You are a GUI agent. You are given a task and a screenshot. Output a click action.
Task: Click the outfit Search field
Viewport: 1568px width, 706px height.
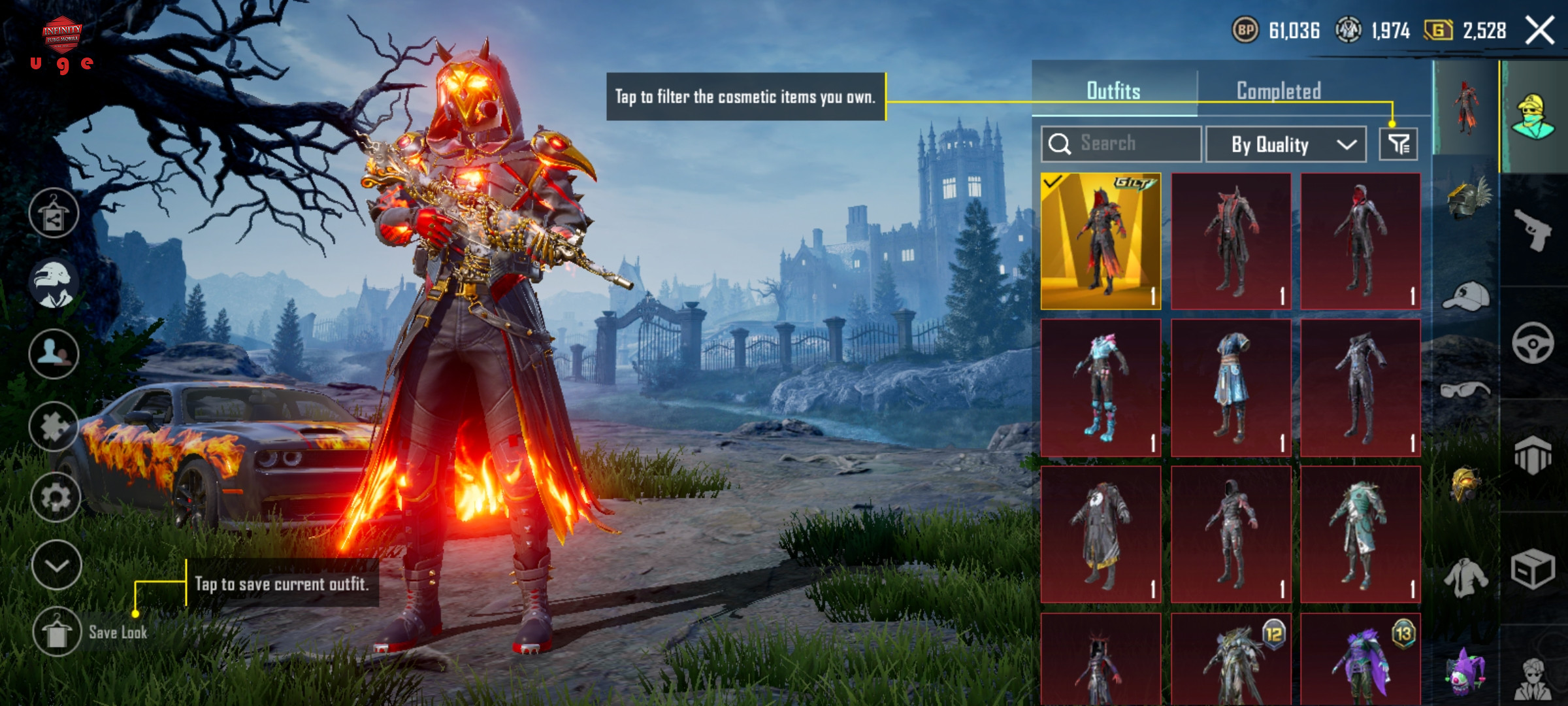point(1121,144)
